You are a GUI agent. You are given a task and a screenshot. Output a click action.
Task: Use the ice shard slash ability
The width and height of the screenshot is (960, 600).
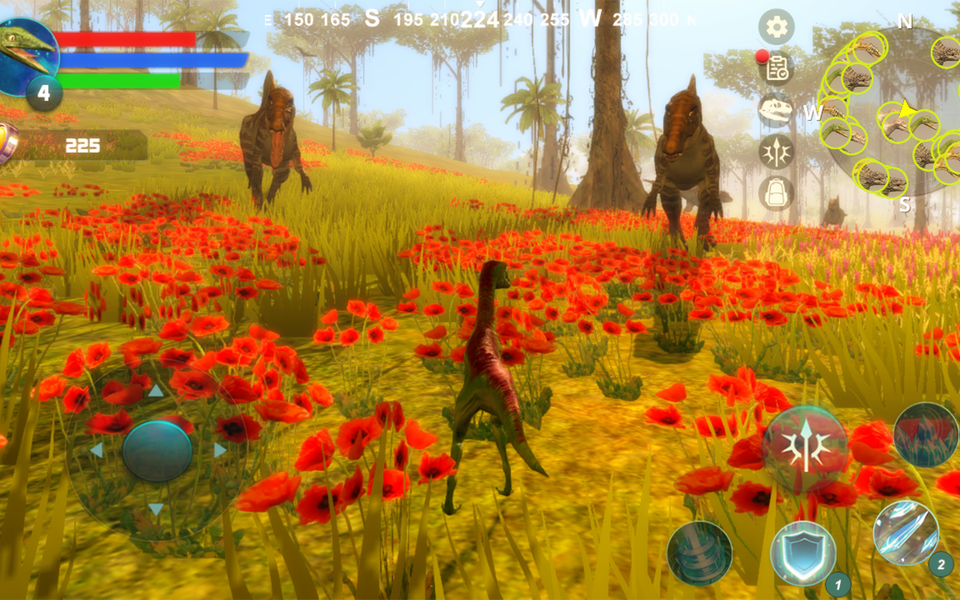pos(905,532)
